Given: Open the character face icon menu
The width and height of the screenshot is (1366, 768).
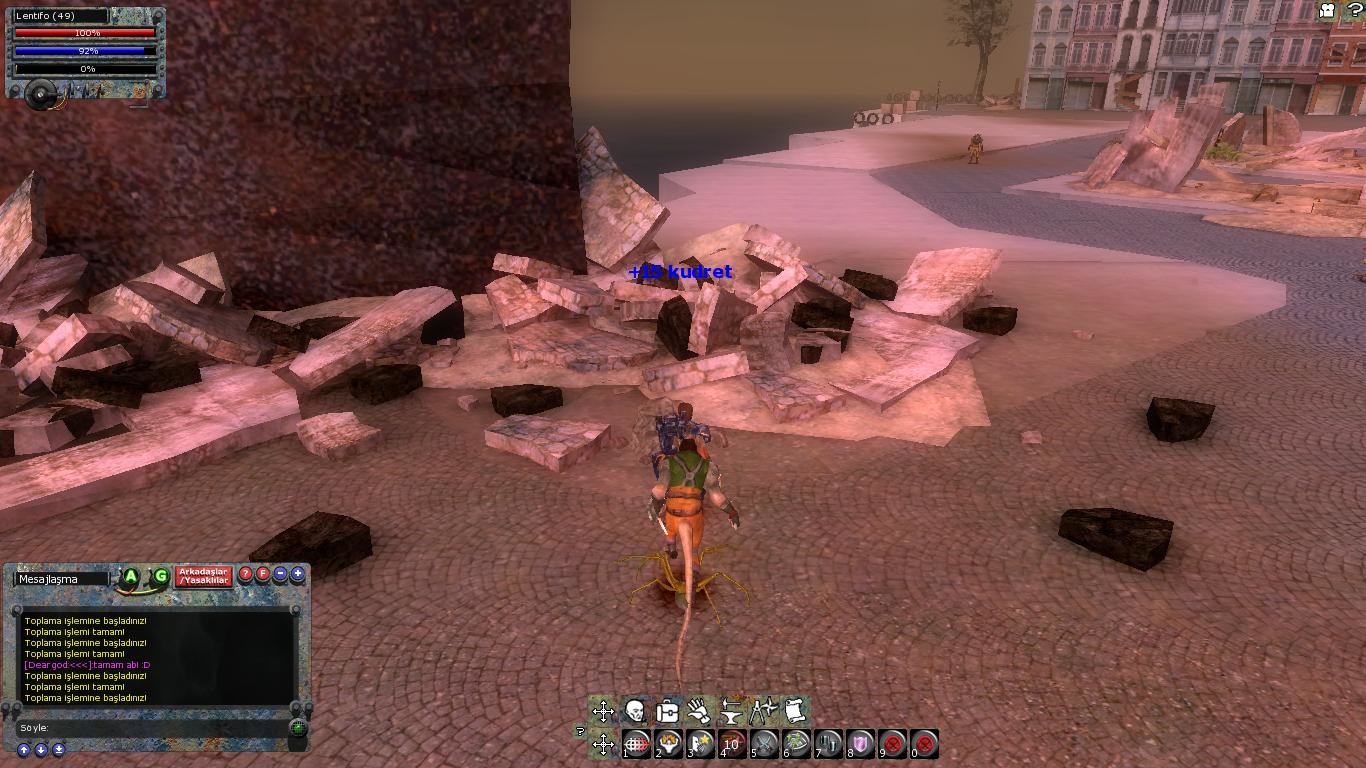Looking at the screenshot, I should point(635,712).
